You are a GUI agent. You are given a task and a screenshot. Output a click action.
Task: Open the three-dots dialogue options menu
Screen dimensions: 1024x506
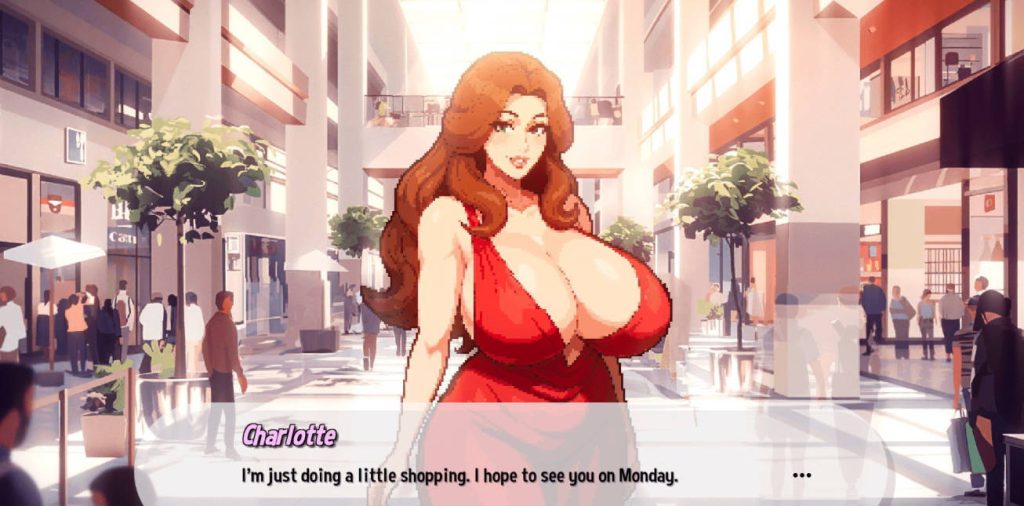[801, 476]
